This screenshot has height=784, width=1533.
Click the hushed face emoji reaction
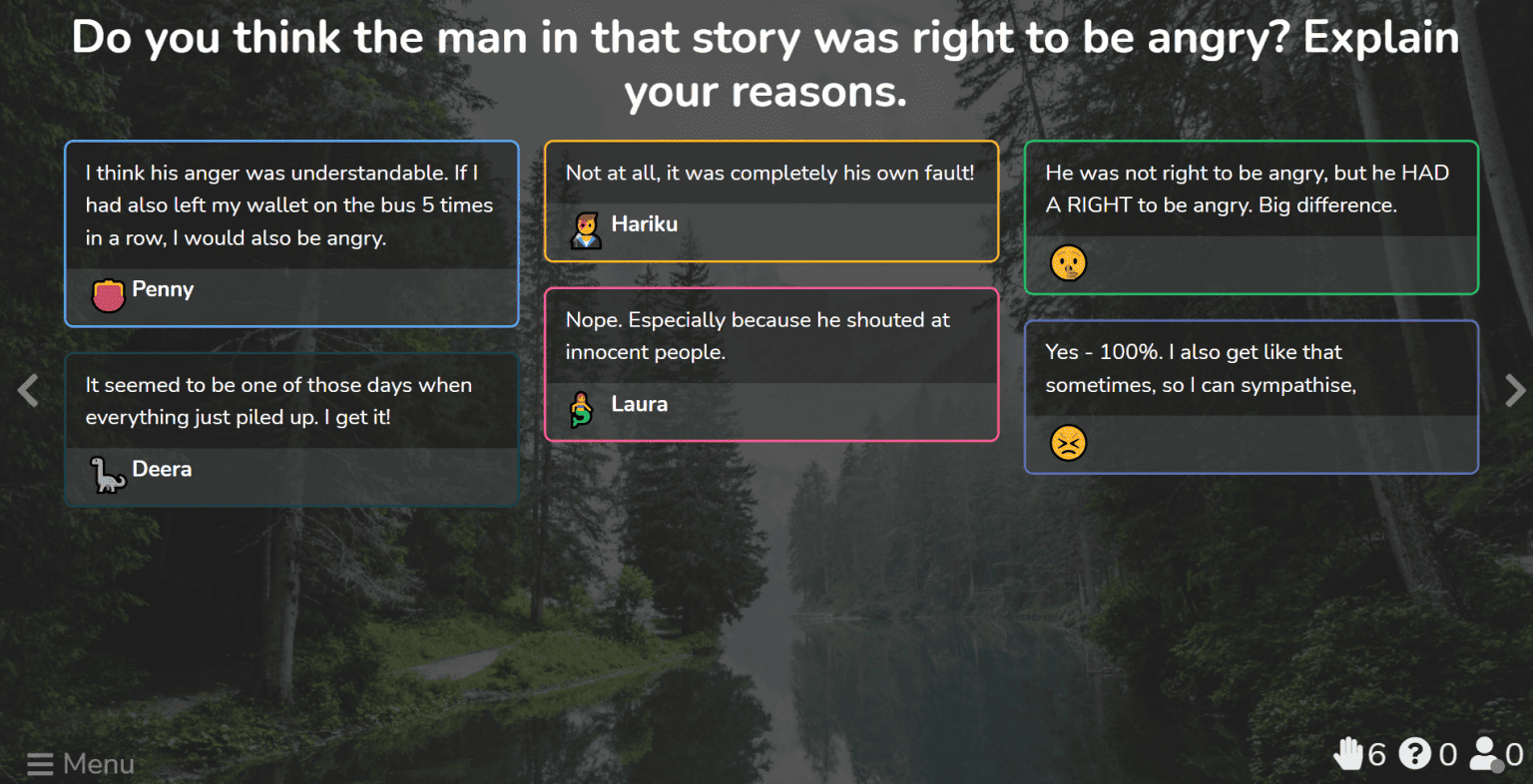pyautogui.click(x=1068, y=263)
